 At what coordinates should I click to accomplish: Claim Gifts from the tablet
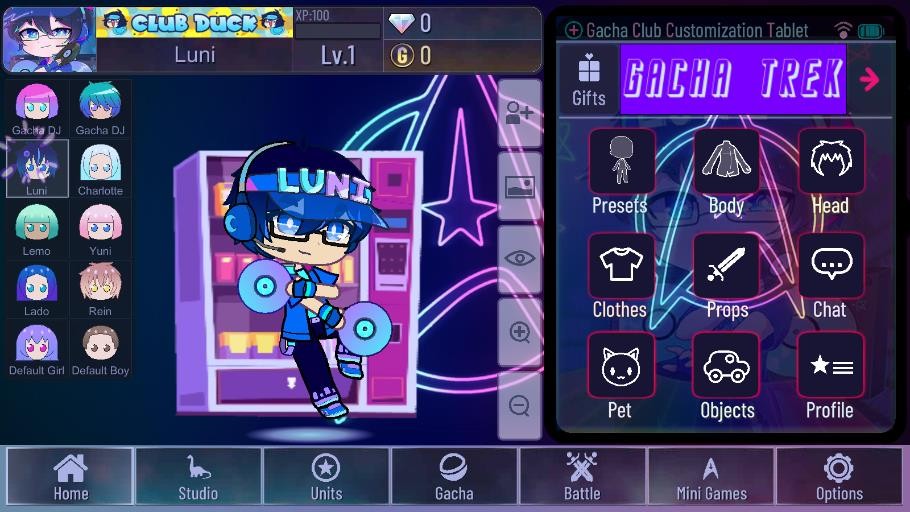coord(589,79)
